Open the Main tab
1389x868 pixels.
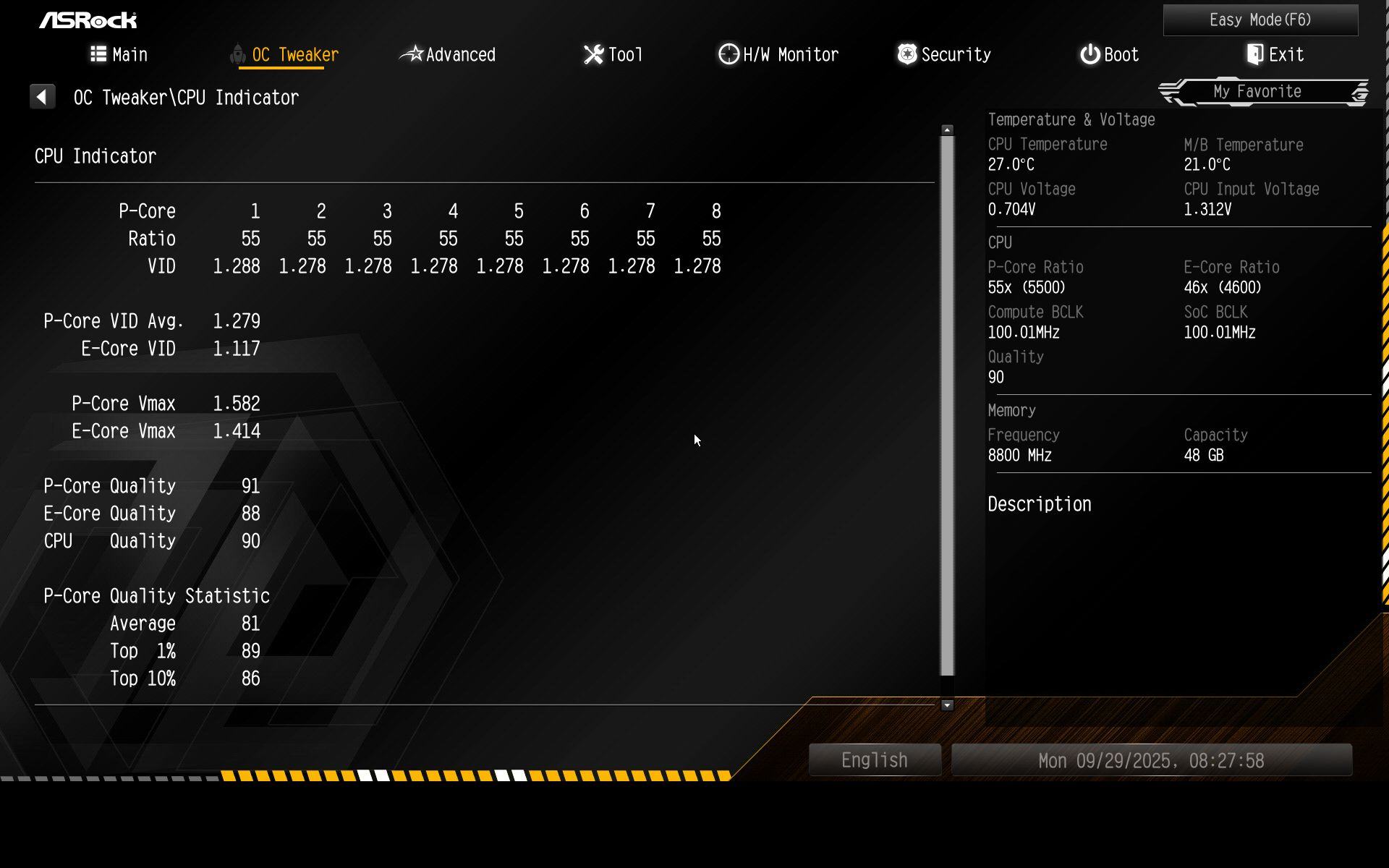pos(119,55)
